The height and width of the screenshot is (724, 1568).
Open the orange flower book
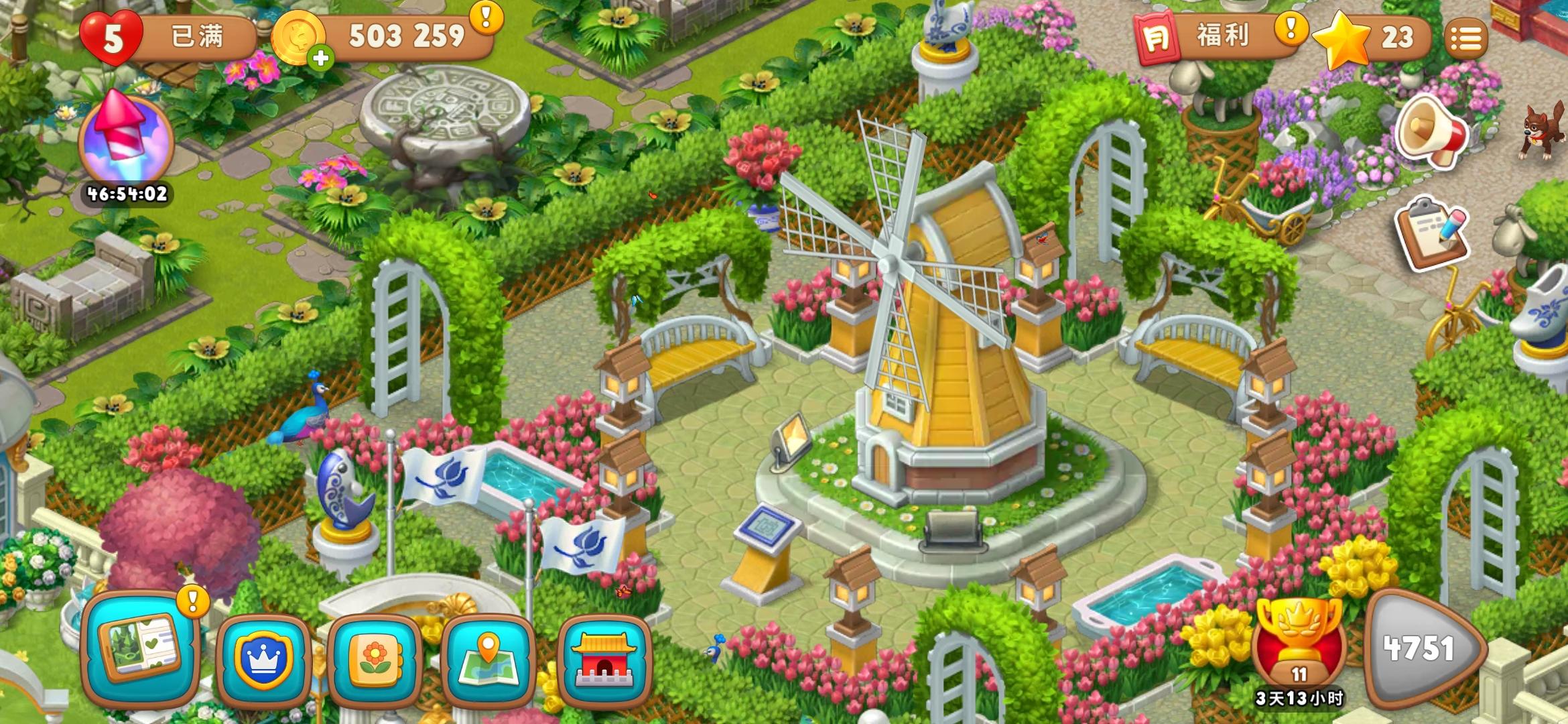[x=376, y=660]
